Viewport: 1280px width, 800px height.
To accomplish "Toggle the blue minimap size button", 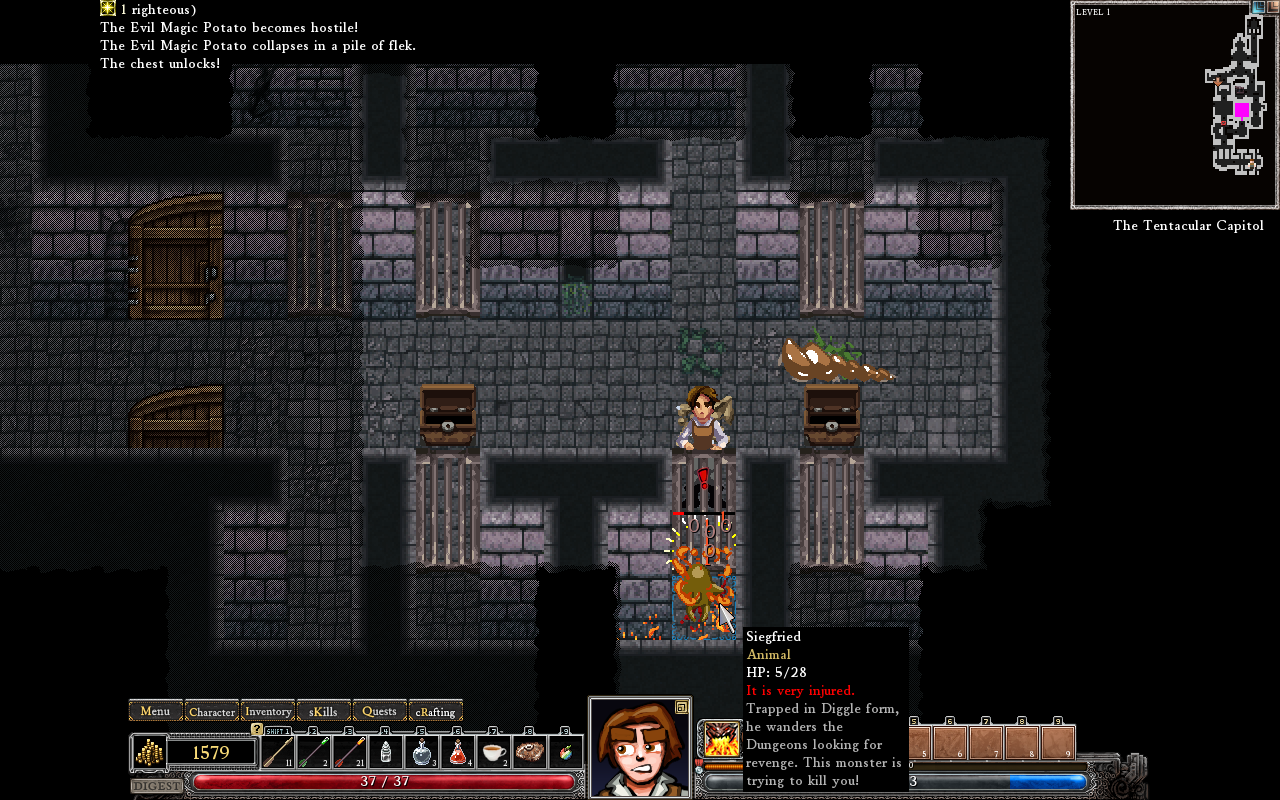I will coord(1258,7).
